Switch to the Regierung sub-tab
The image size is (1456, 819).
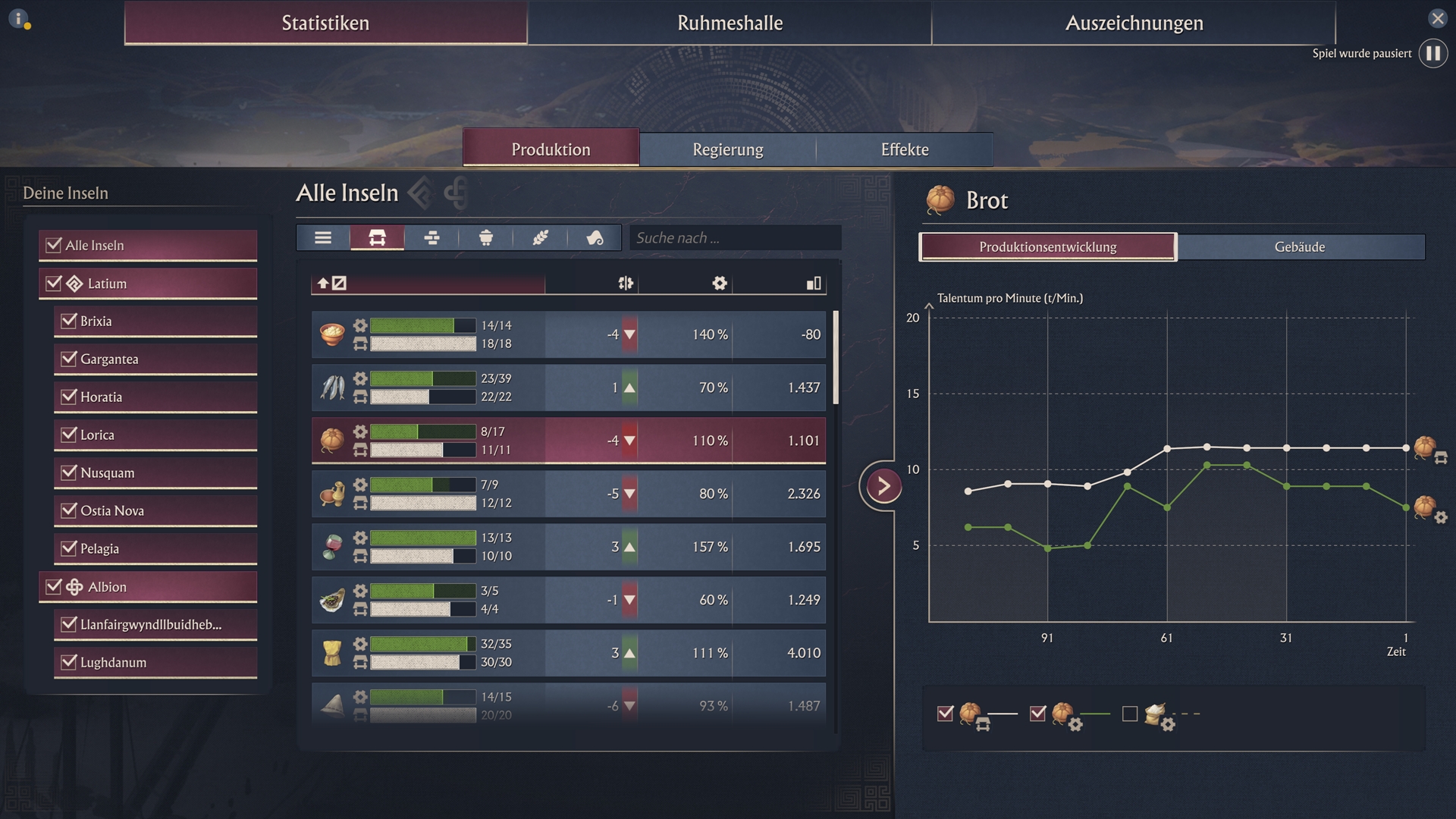(x=727, y=149)
